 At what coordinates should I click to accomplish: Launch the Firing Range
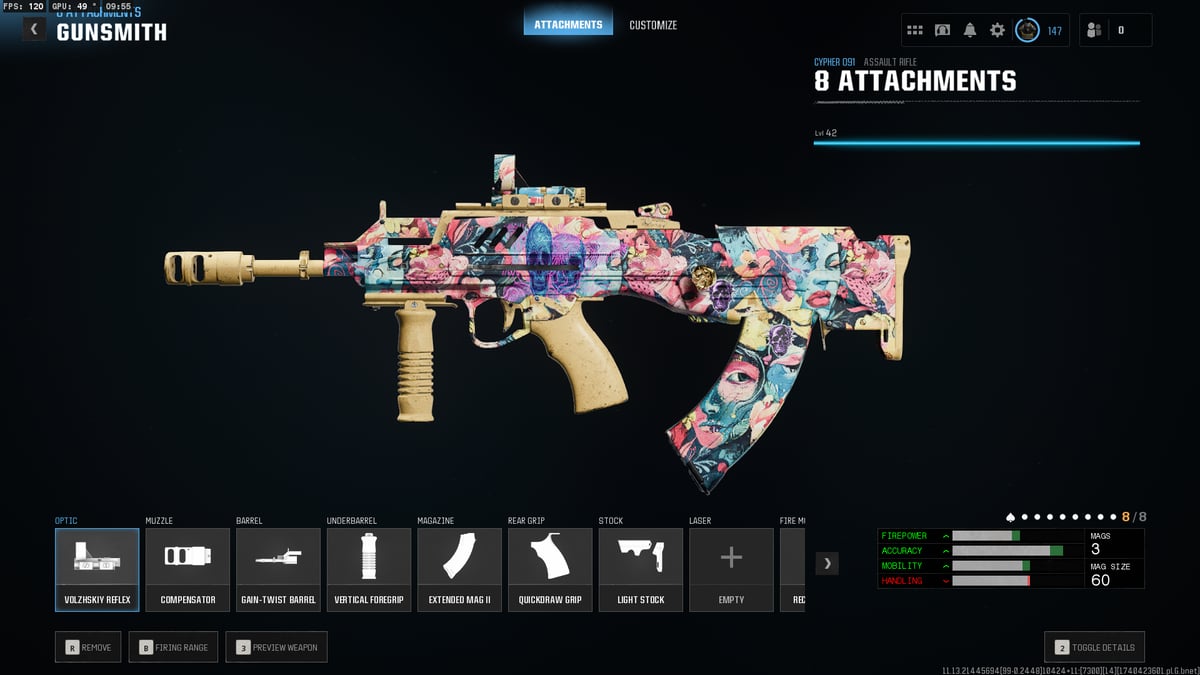click(175, 647)
